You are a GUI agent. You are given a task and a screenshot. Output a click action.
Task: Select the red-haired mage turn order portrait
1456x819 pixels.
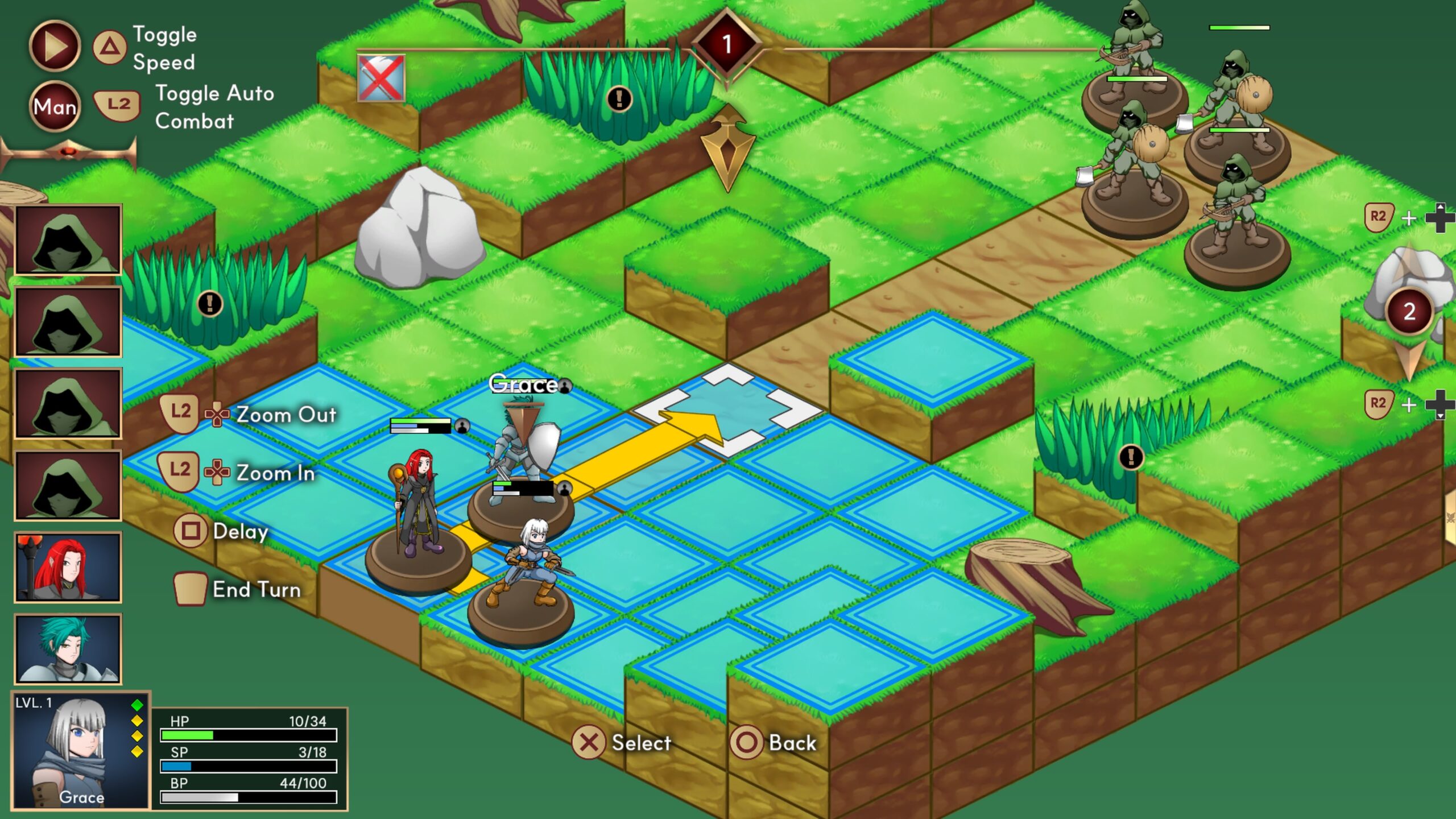68,567
